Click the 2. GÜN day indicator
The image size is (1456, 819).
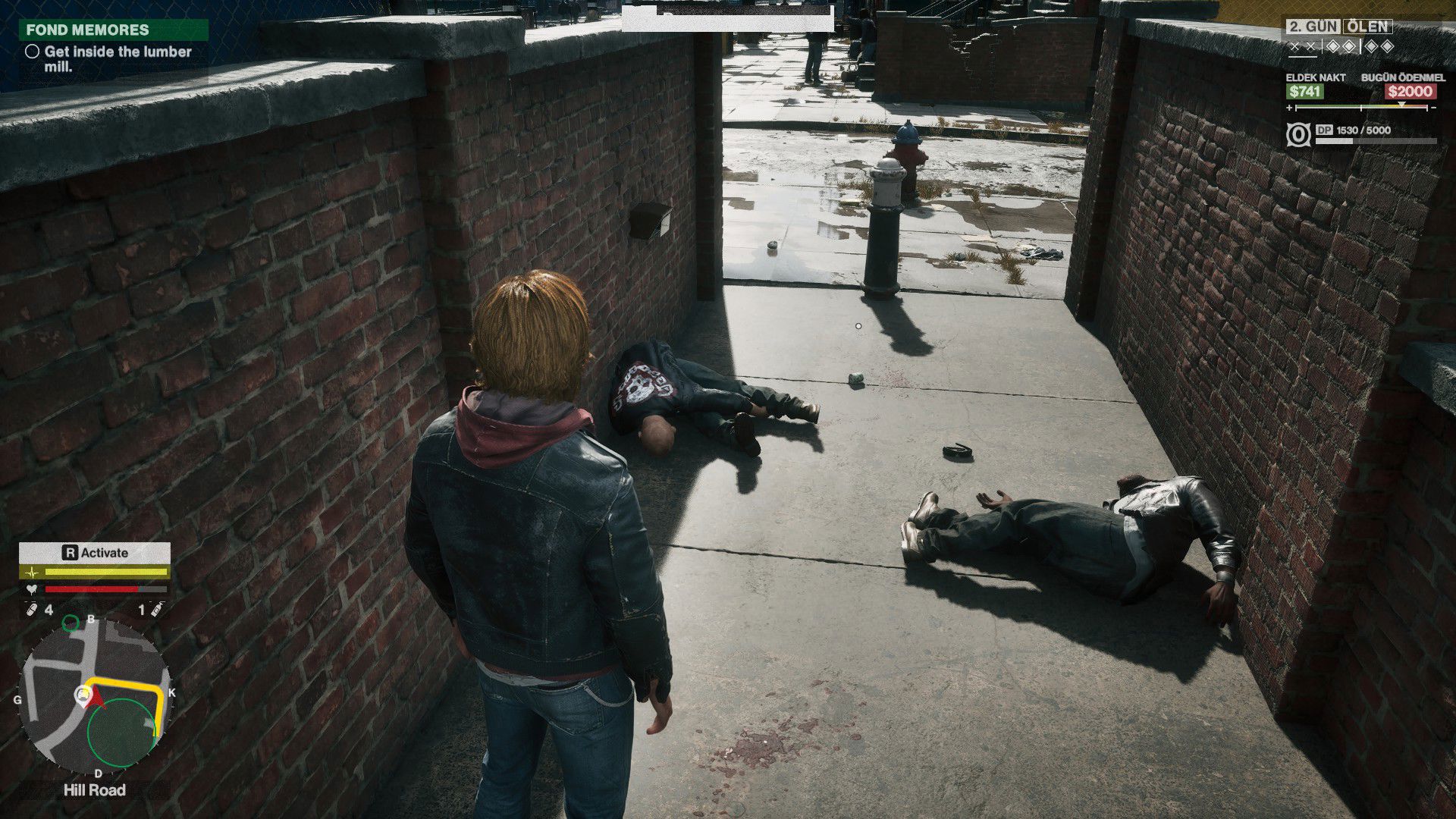(1314, 27)
